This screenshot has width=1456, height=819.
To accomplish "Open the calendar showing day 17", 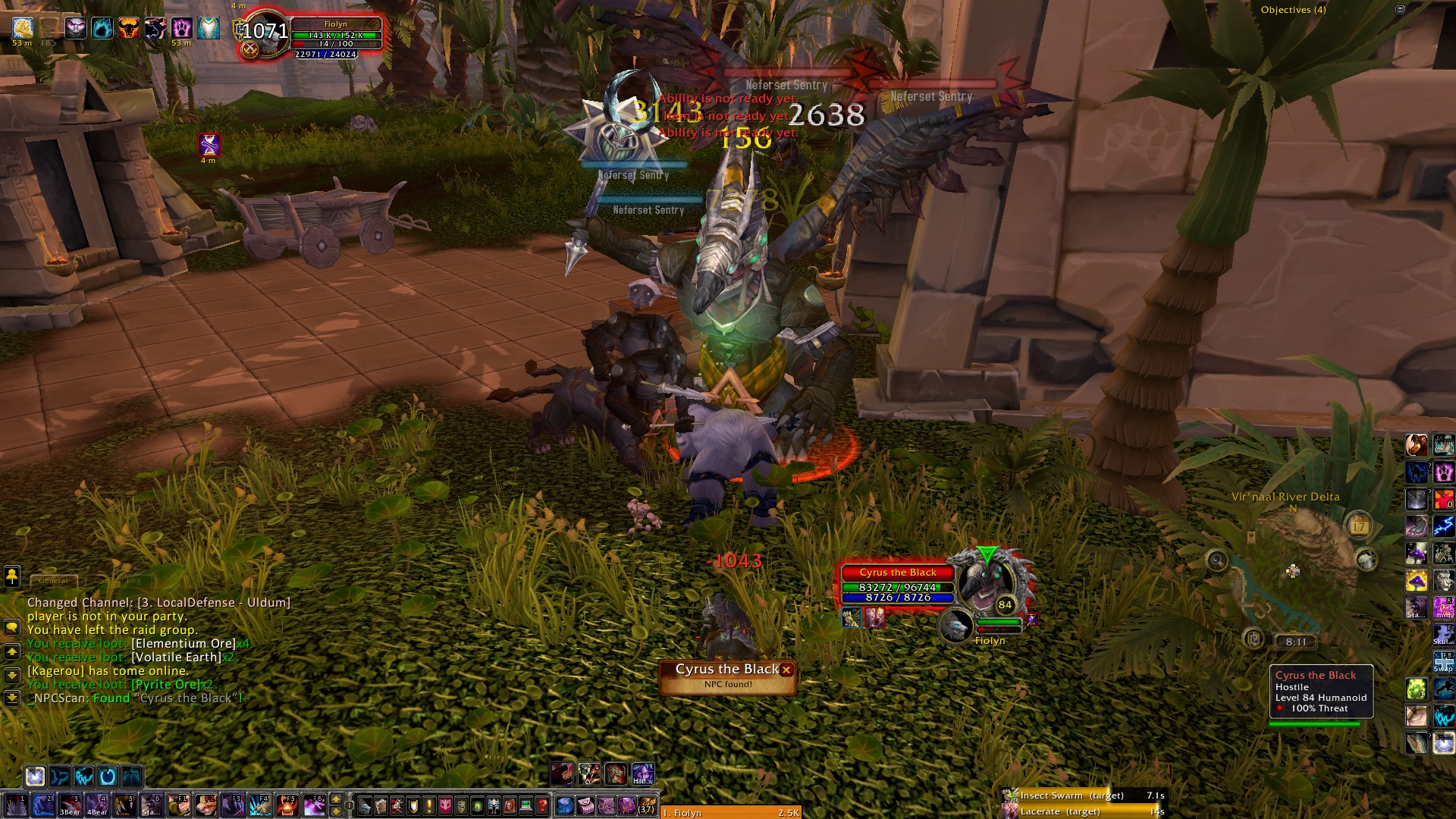I will click(x=1358, y=525).
